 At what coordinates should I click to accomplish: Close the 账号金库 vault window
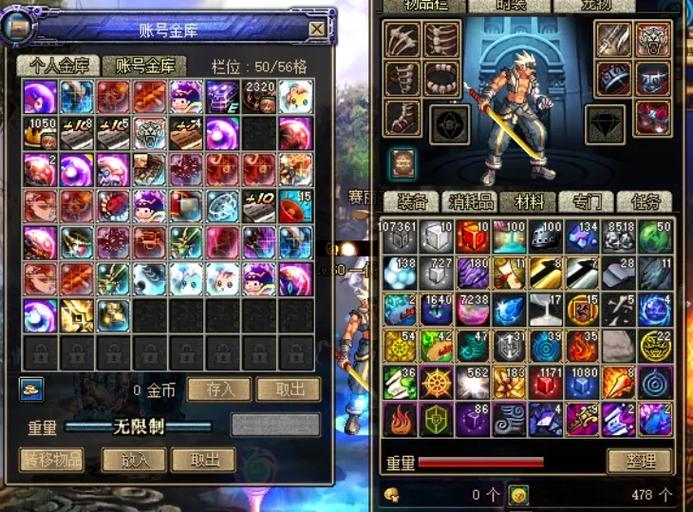(x=316, y=29)
